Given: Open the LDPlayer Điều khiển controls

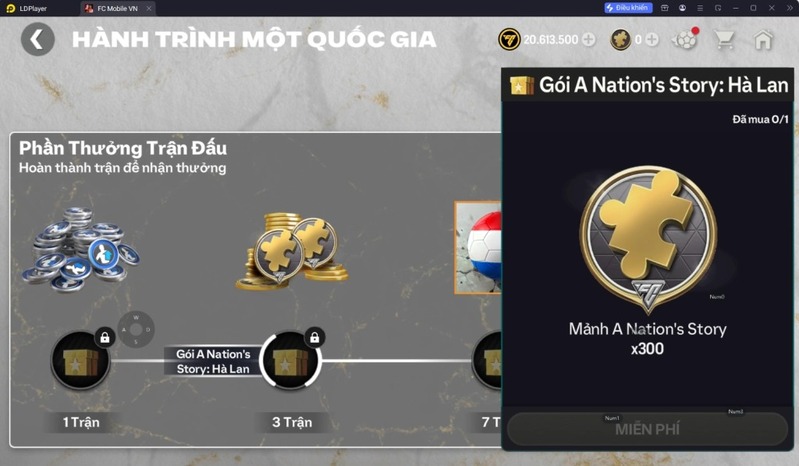Looking at the screenshot, I should coord(627,8).
